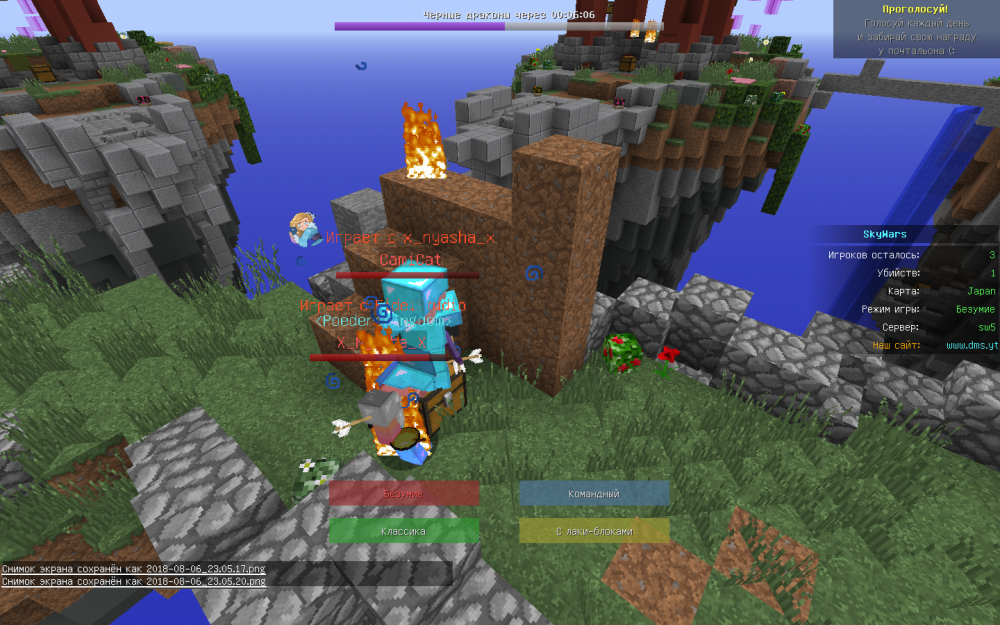Open screenshot link 2018-08-06_23.05.20.png in chat

(206, 581)
